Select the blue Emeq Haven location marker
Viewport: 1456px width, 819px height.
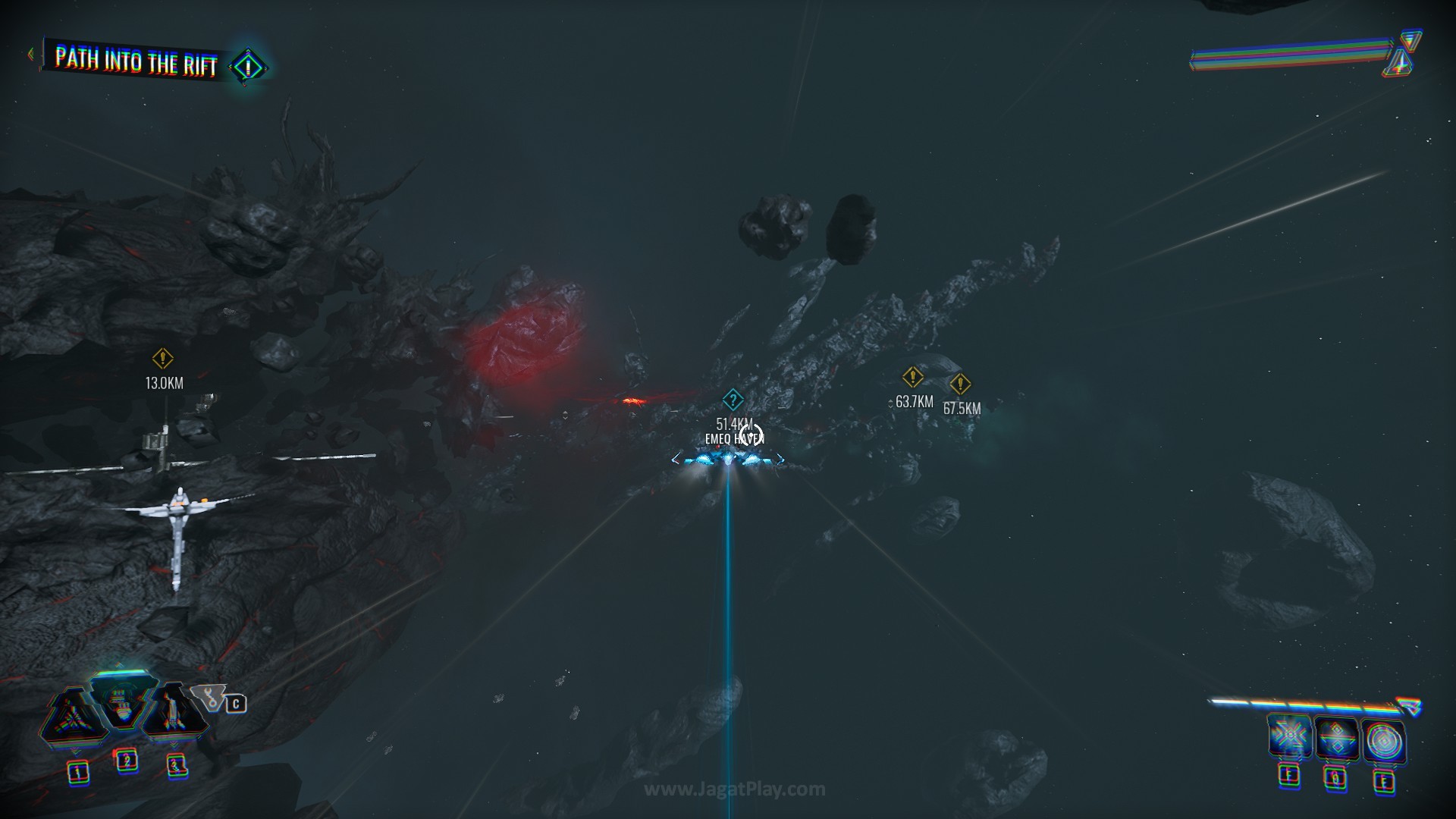[733, 400]
